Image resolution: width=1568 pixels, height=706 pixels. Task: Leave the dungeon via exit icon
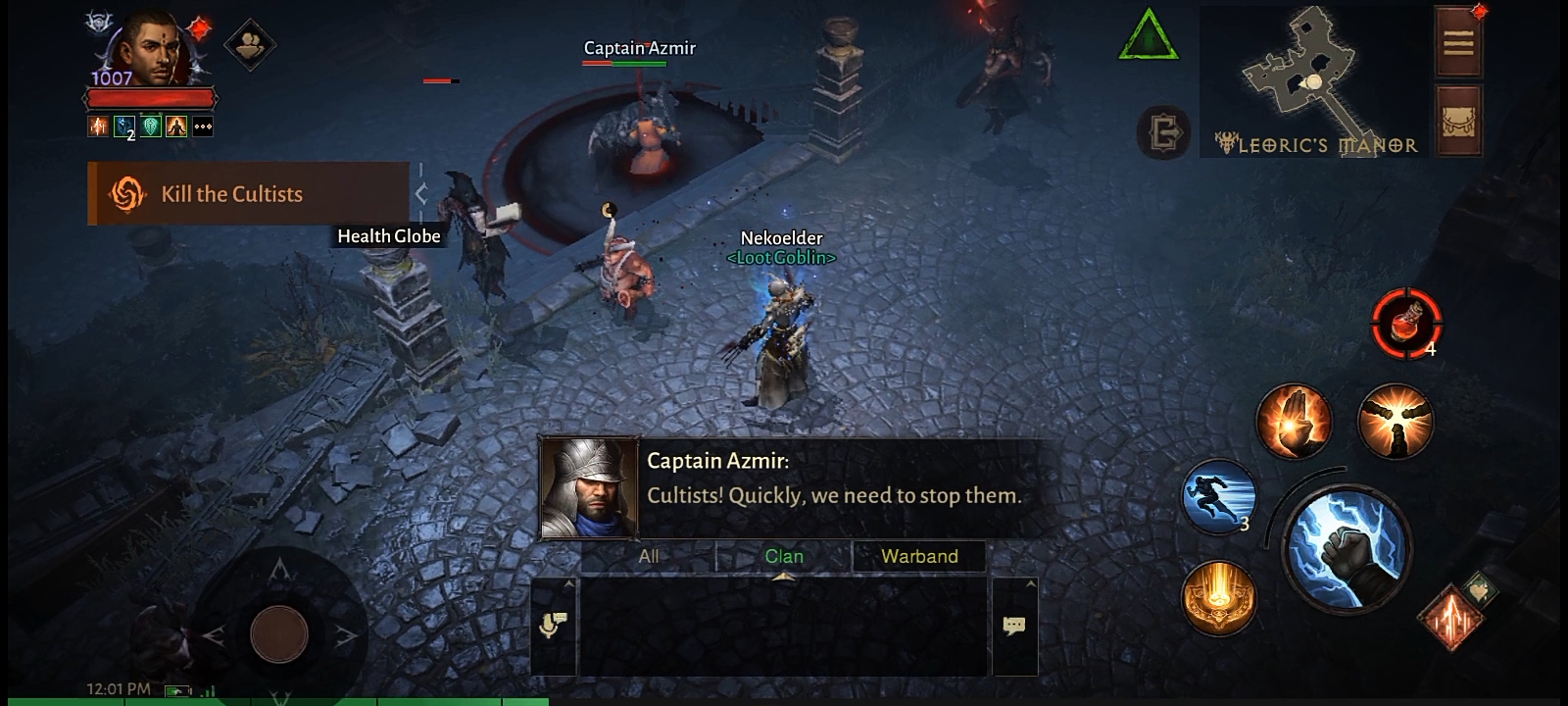[x=1163, y=131]
